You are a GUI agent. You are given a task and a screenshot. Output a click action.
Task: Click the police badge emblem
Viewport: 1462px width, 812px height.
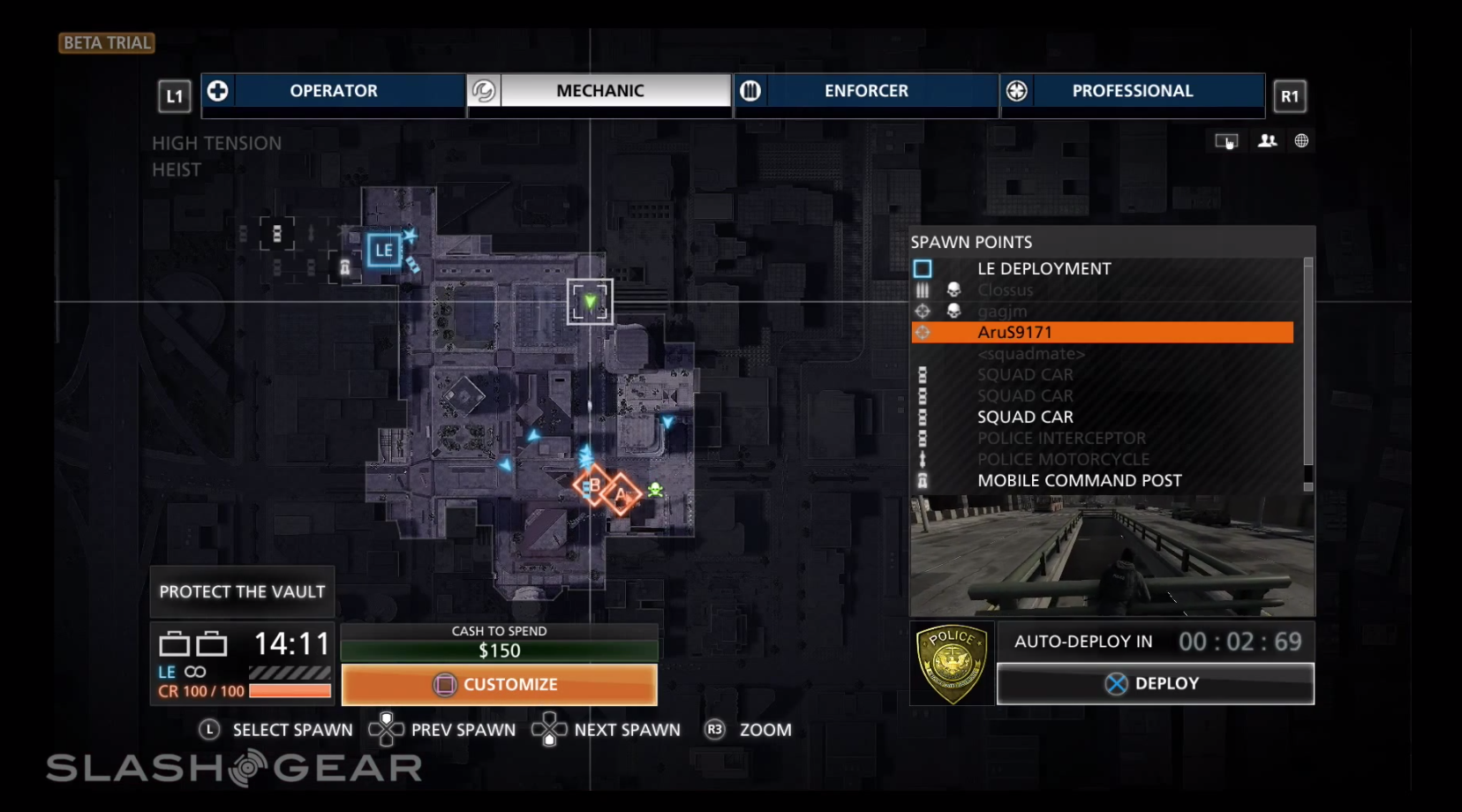tap(951, 663)
